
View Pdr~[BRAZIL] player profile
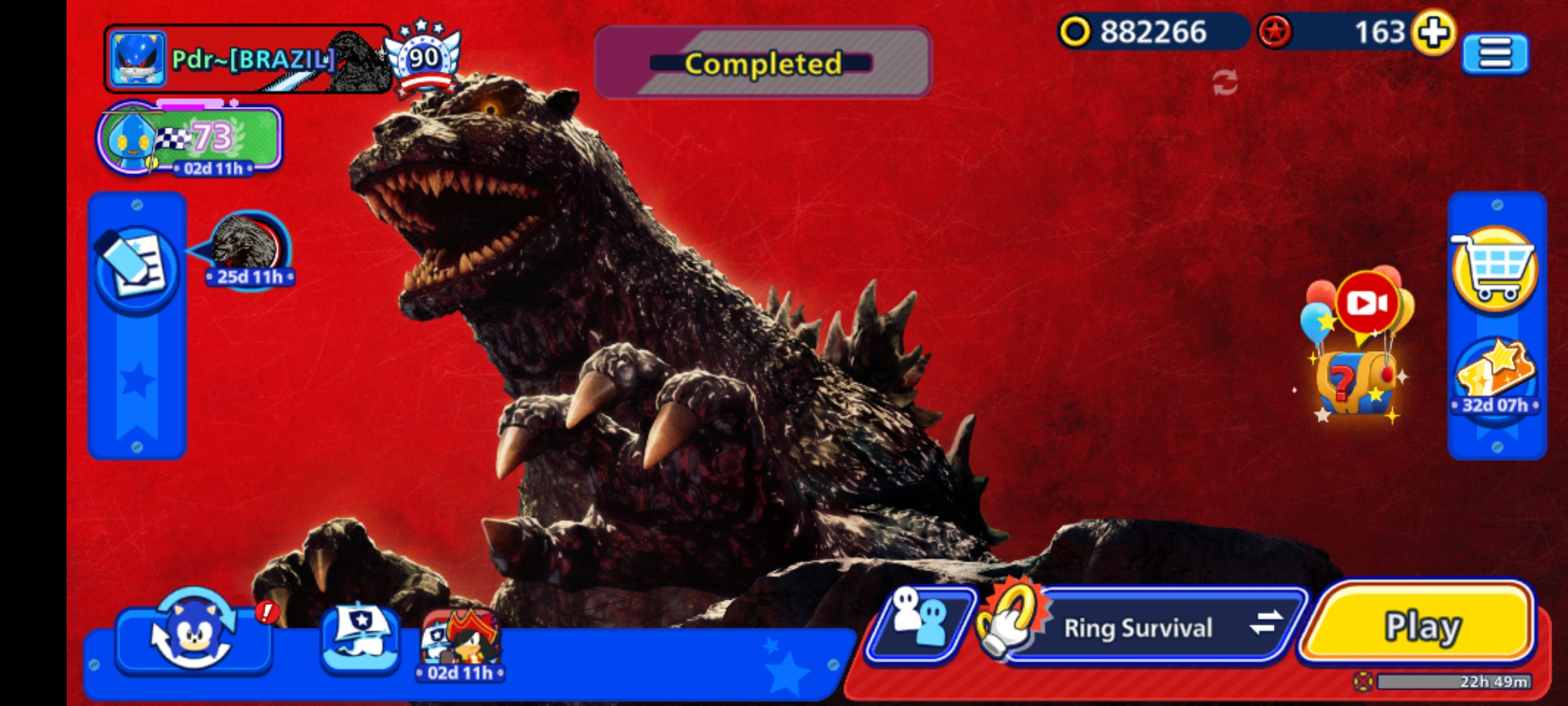(248, 59)
